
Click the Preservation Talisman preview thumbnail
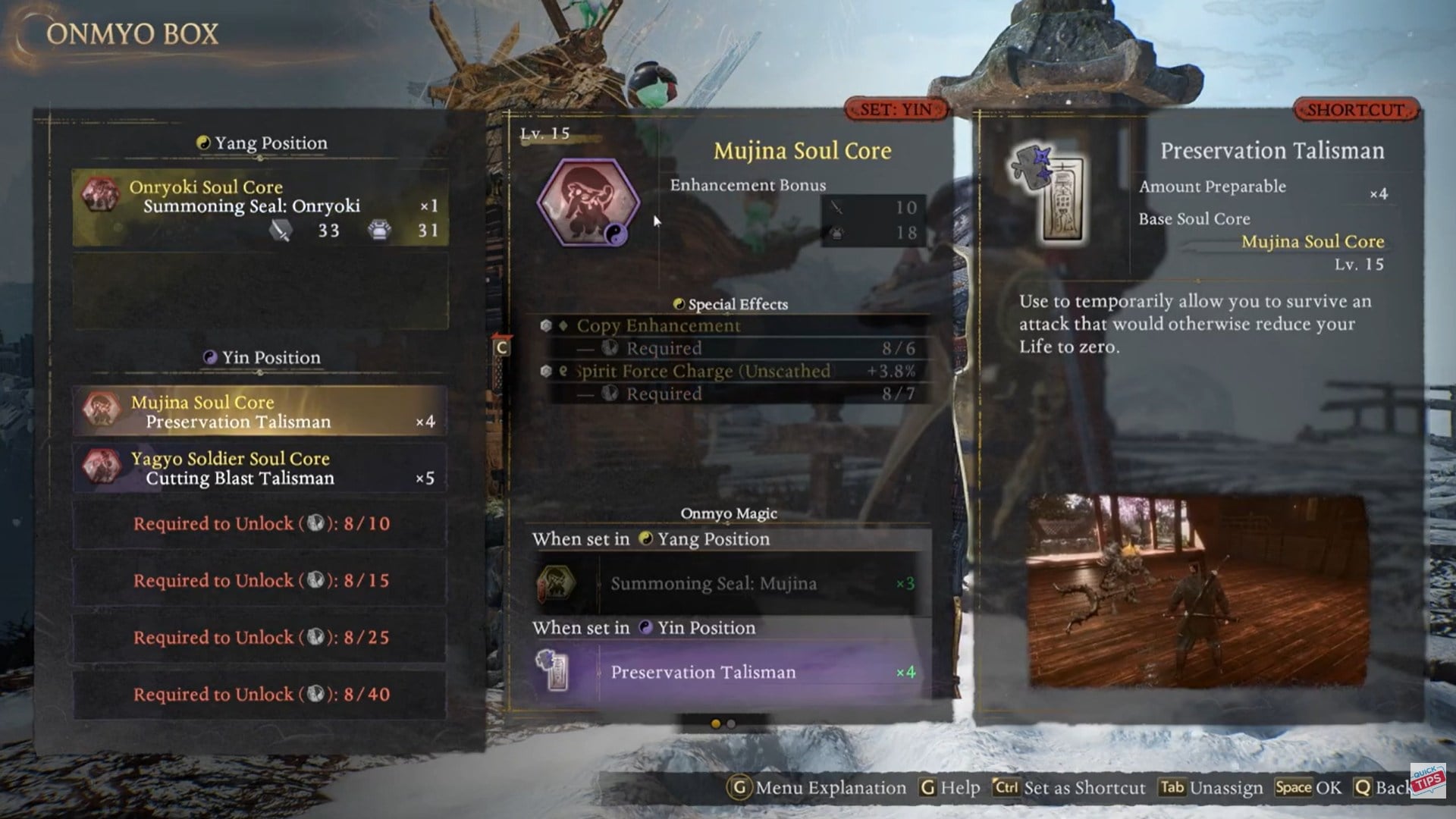coord(1197,591)
